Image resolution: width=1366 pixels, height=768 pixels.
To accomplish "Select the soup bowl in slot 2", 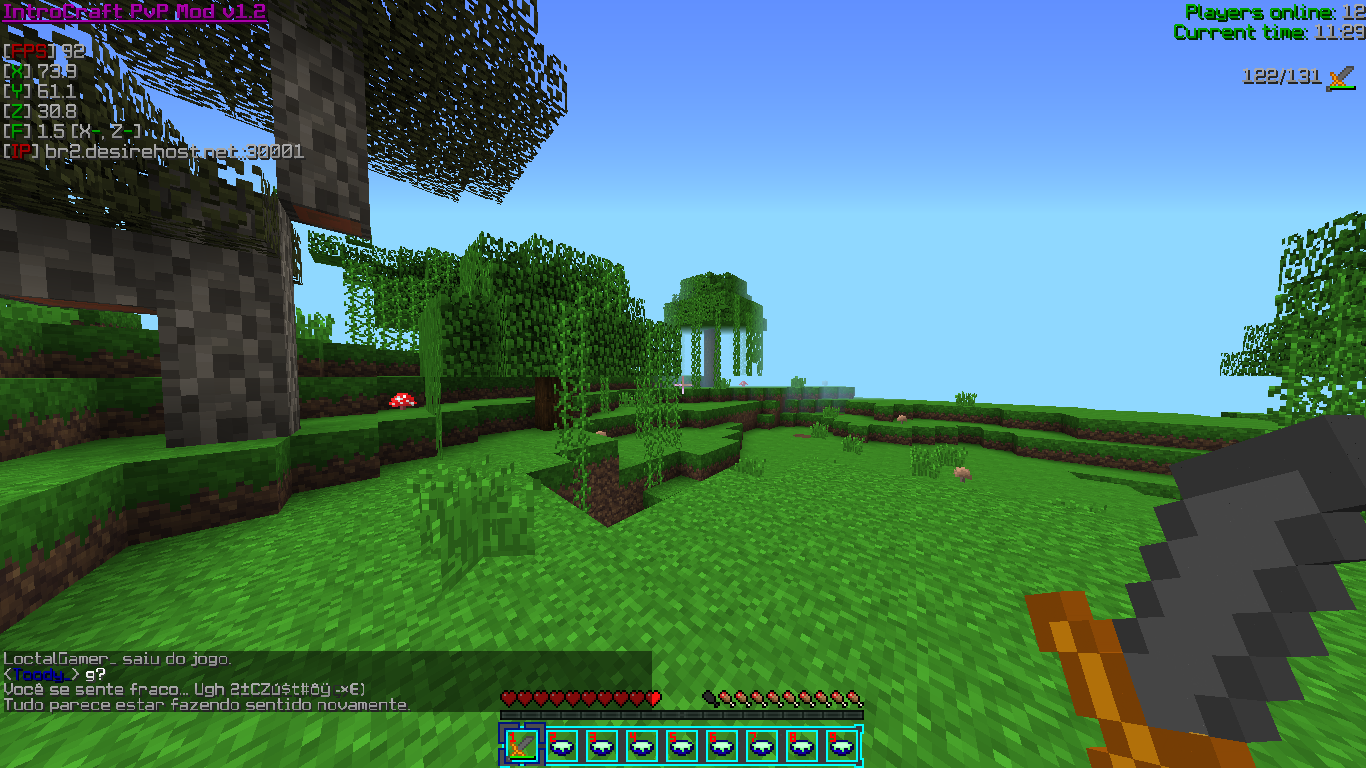I will click(x=562, y=745).
